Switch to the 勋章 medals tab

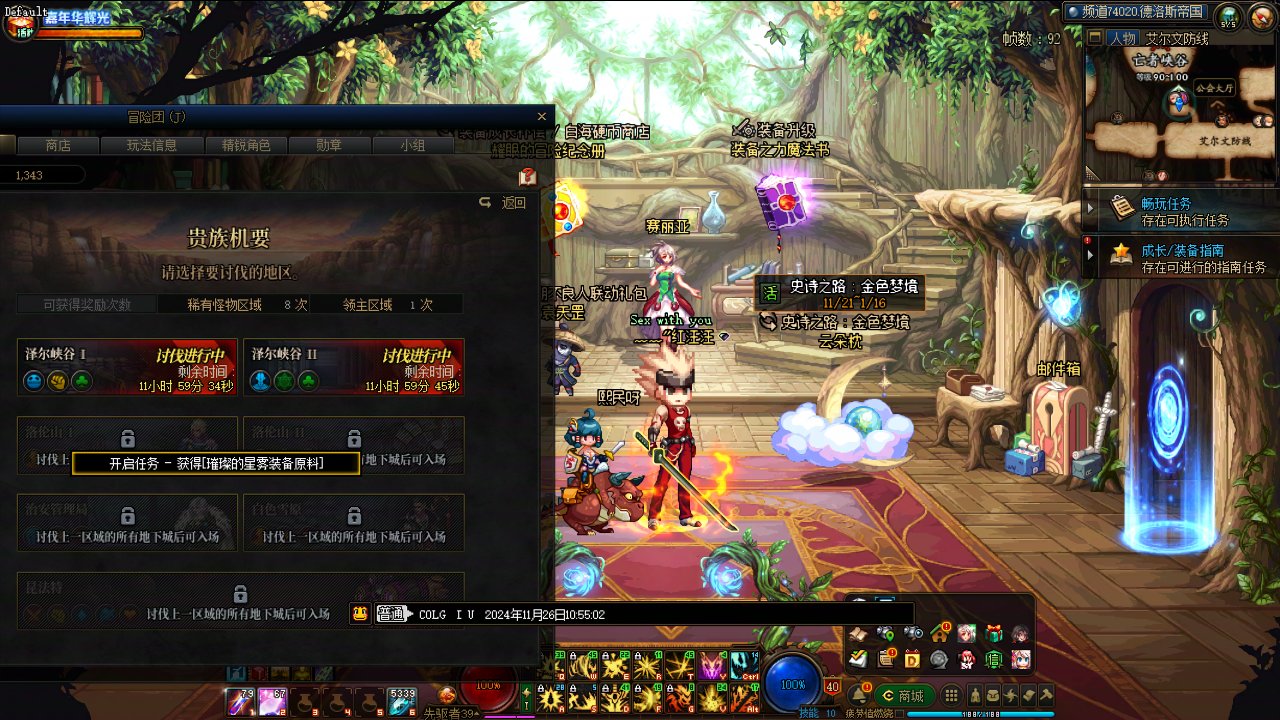pos(329,145)
